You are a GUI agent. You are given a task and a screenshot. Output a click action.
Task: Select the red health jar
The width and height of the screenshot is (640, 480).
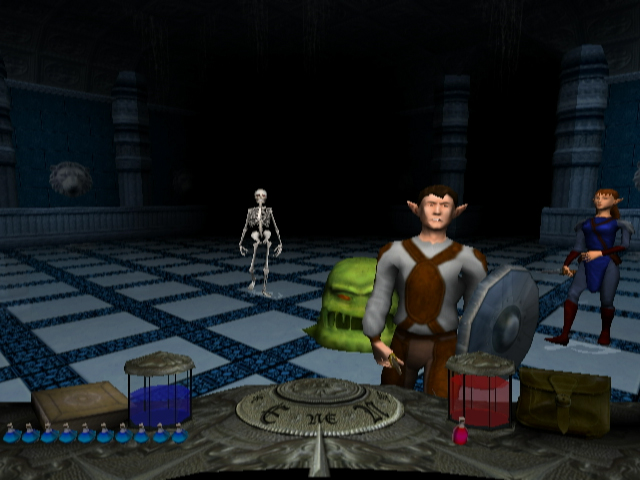481,392
